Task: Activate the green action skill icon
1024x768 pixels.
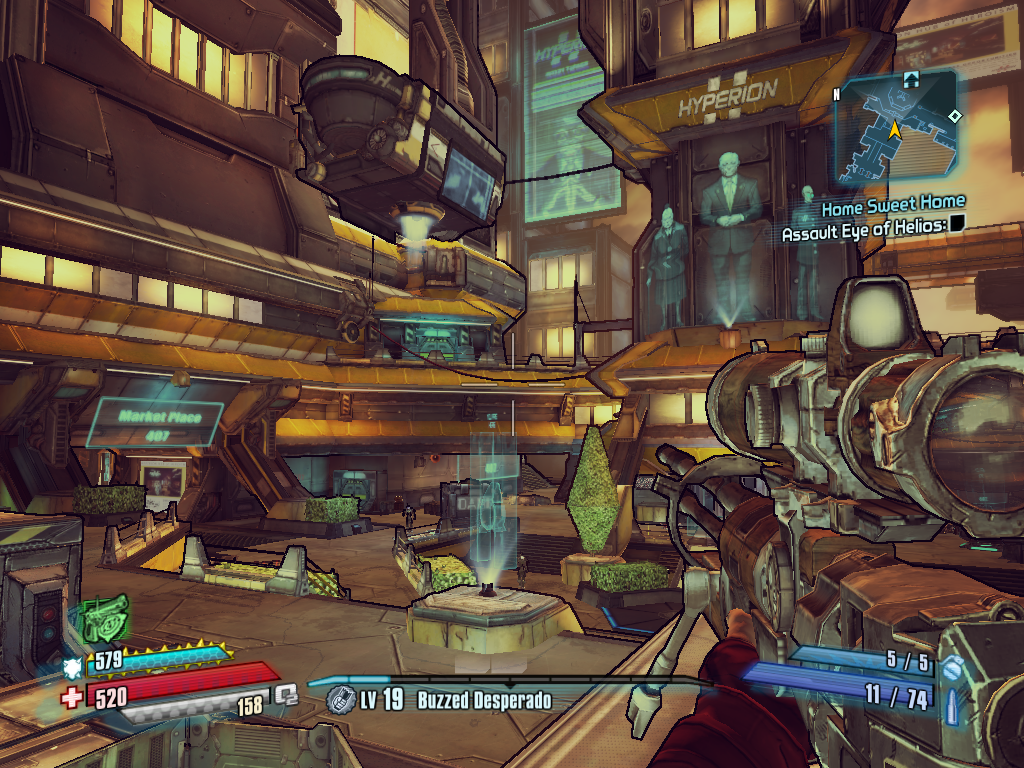Action: [x=105, y=618]
